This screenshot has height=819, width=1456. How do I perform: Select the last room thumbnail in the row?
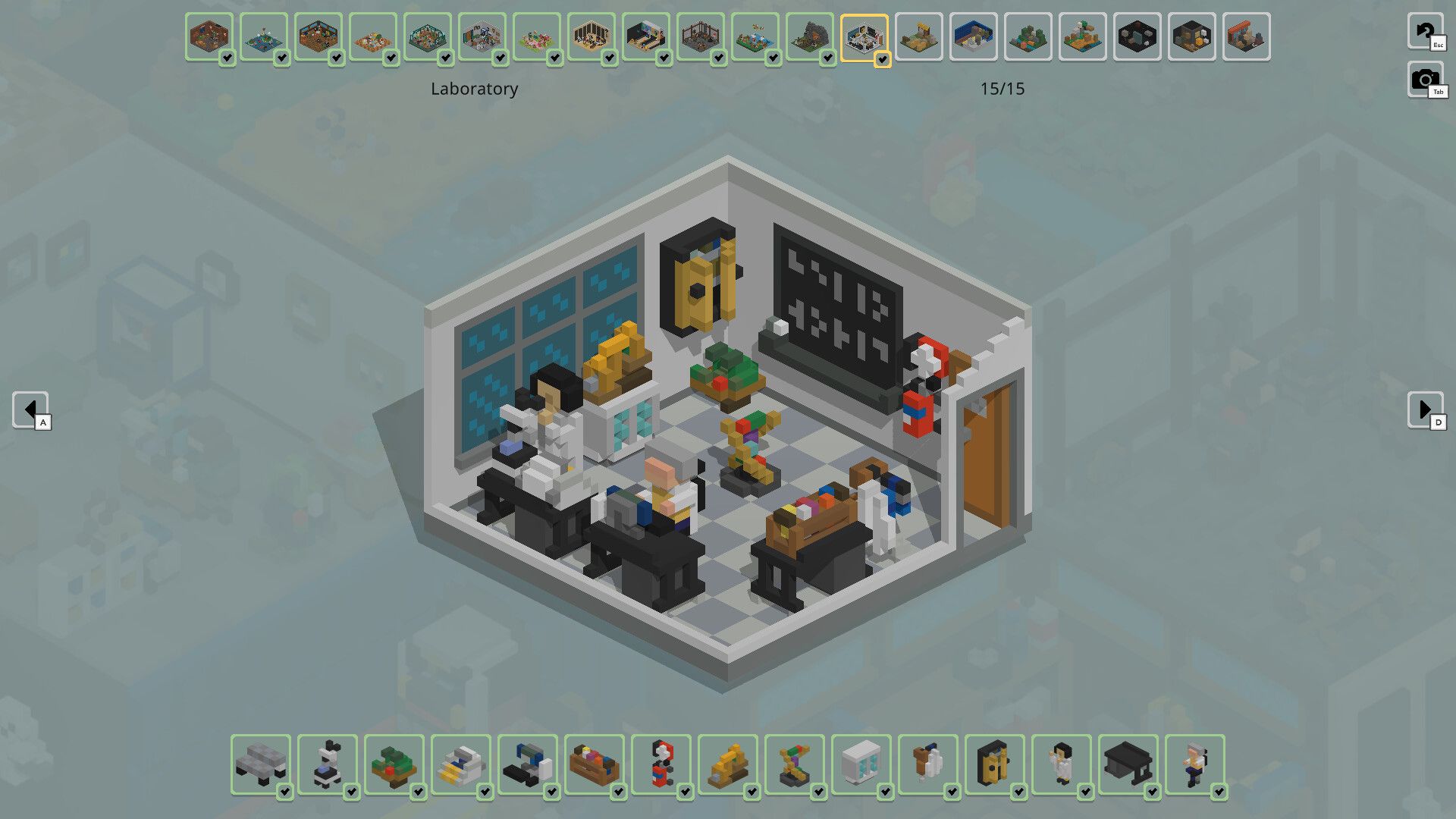click(1247, 37)
